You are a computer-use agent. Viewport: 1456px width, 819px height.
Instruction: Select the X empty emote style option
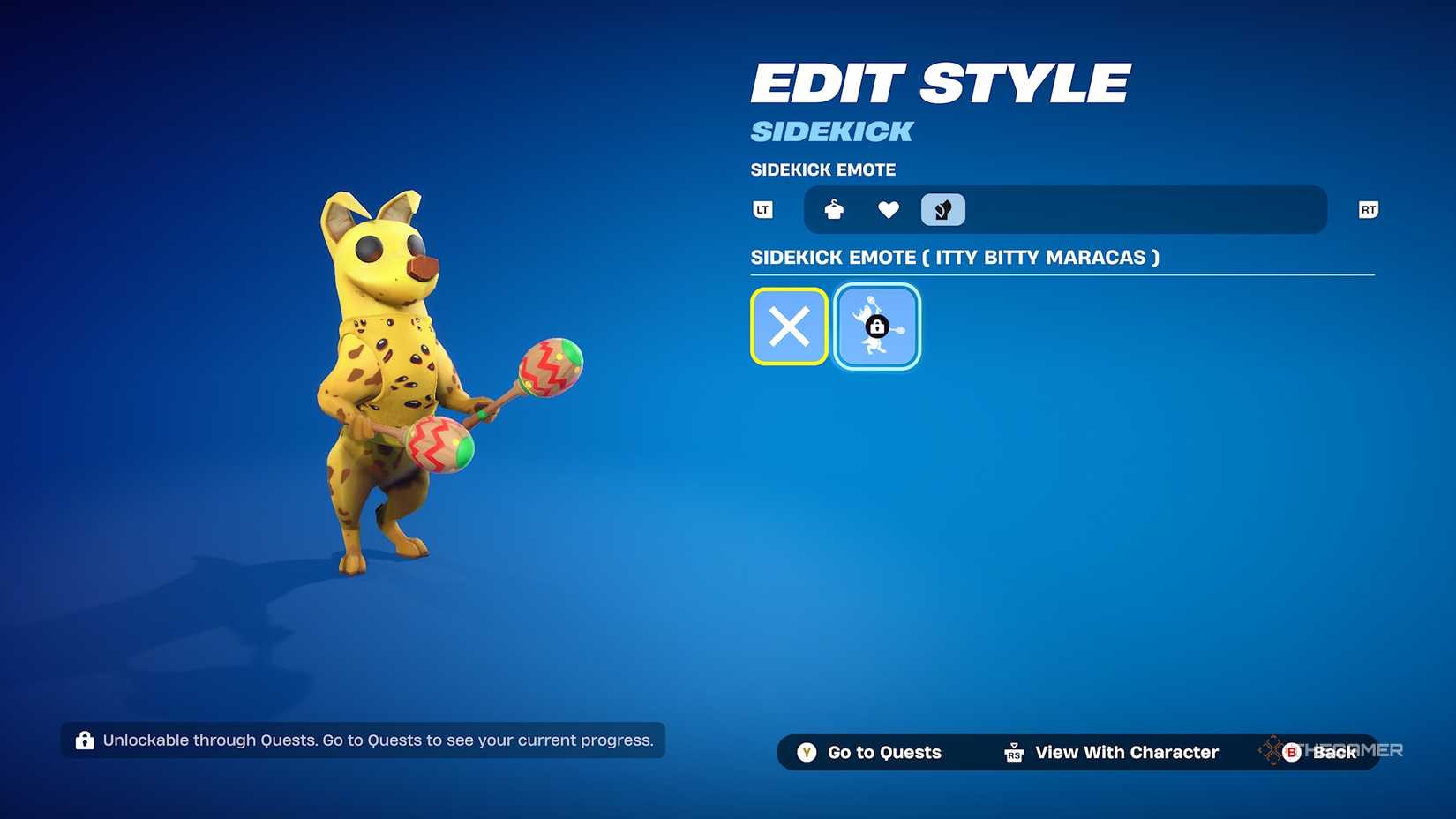[x=788, y=326]
